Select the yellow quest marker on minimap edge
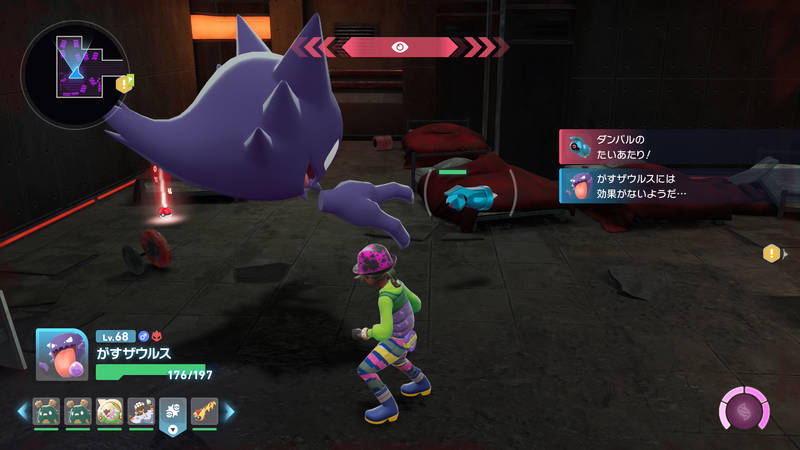800x450 pixels. [125, 84]
